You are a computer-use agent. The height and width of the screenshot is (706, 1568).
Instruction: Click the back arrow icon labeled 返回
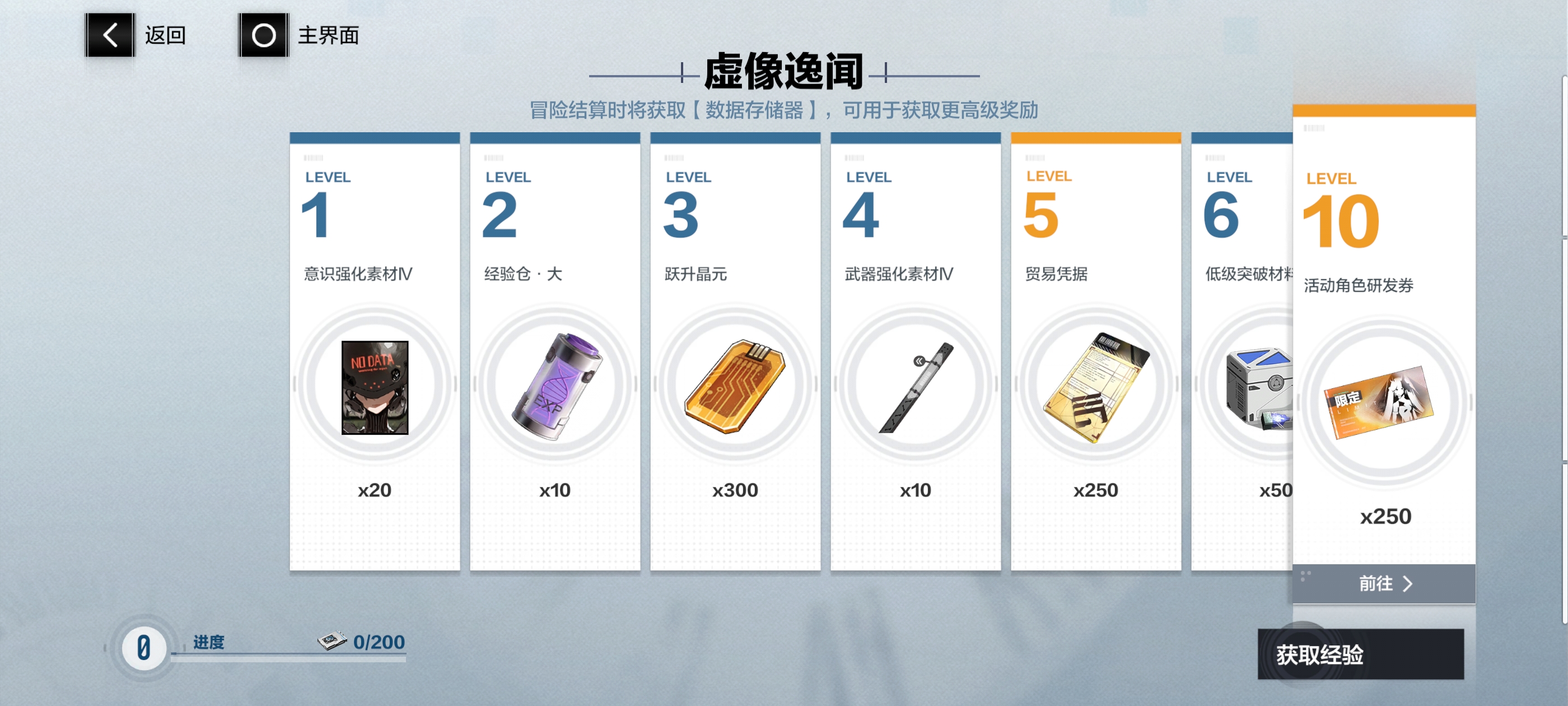[x=110, y=35]
